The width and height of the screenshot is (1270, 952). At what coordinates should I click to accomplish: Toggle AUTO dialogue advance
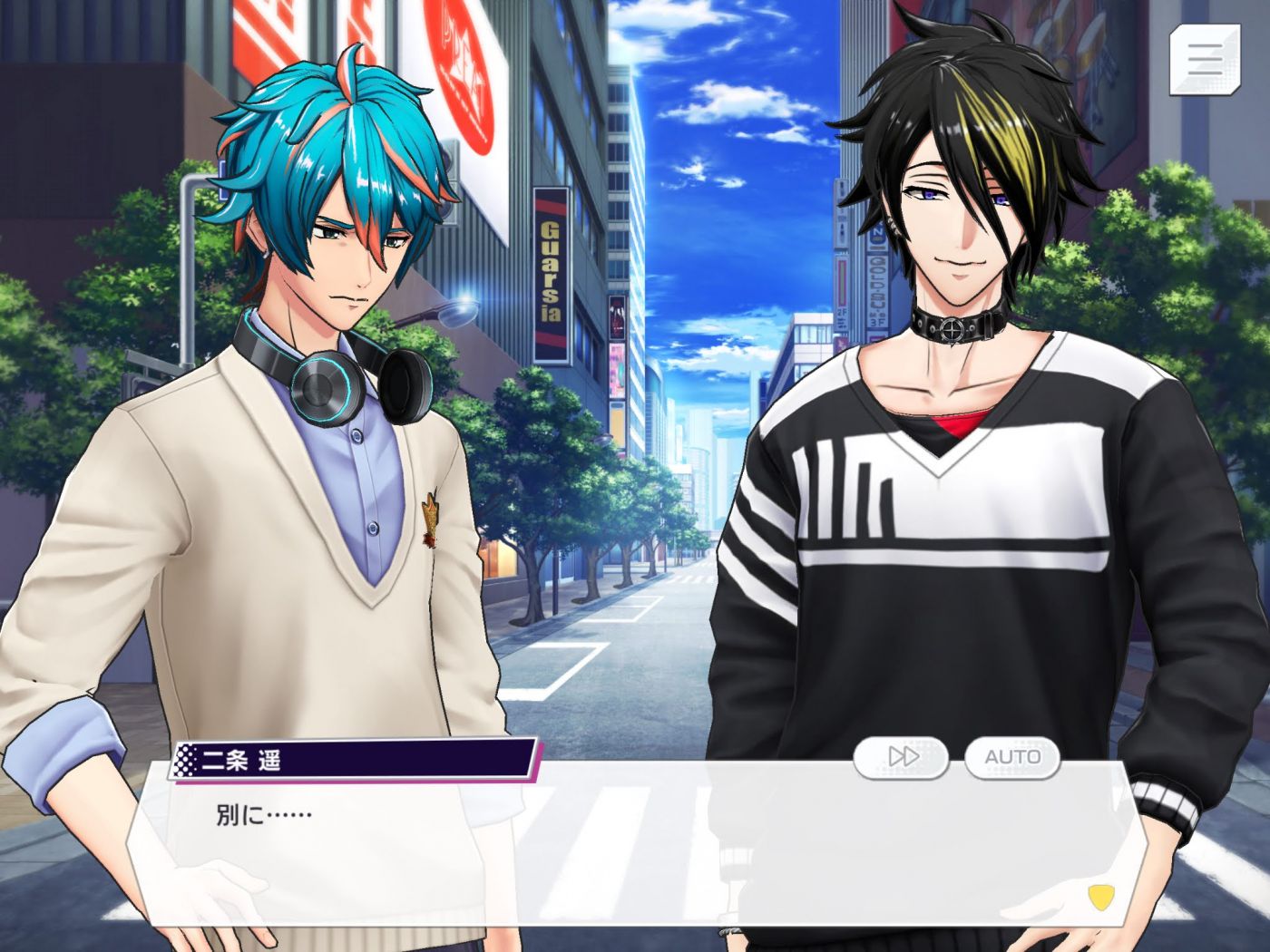coord(1011,756)
